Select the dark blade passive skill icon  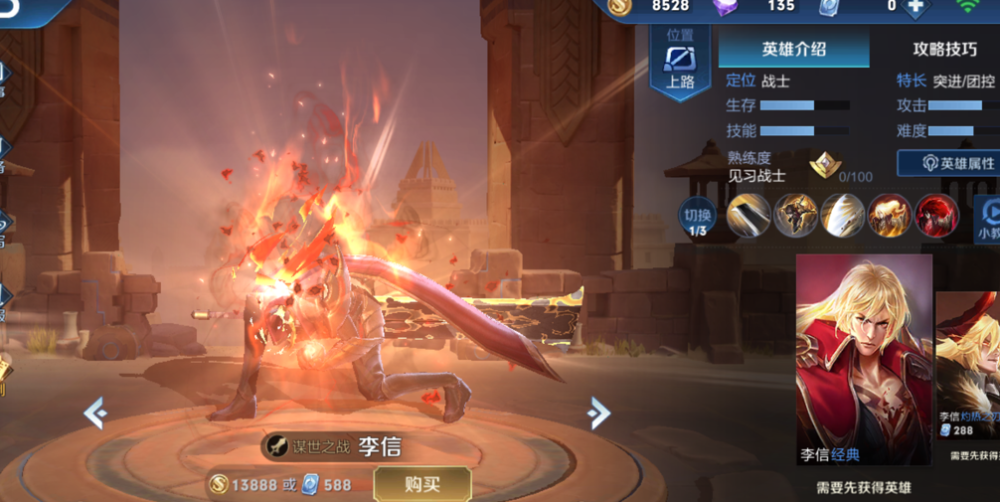748,215
